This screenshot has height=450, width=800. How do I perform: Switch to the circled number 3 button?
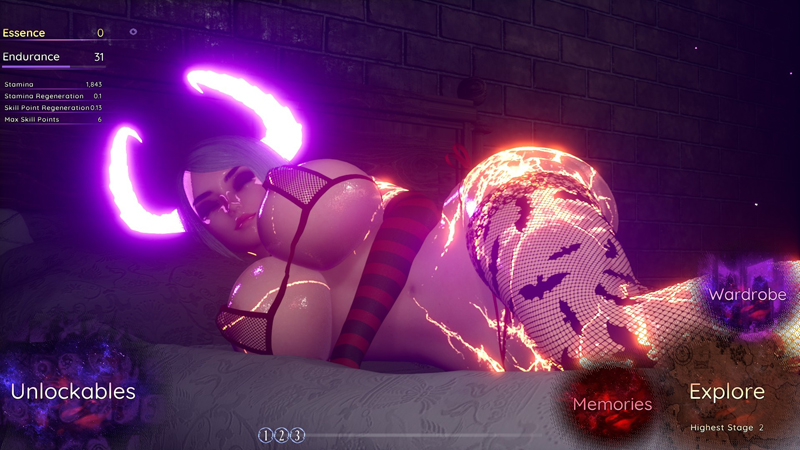click(x=297, y=435)
